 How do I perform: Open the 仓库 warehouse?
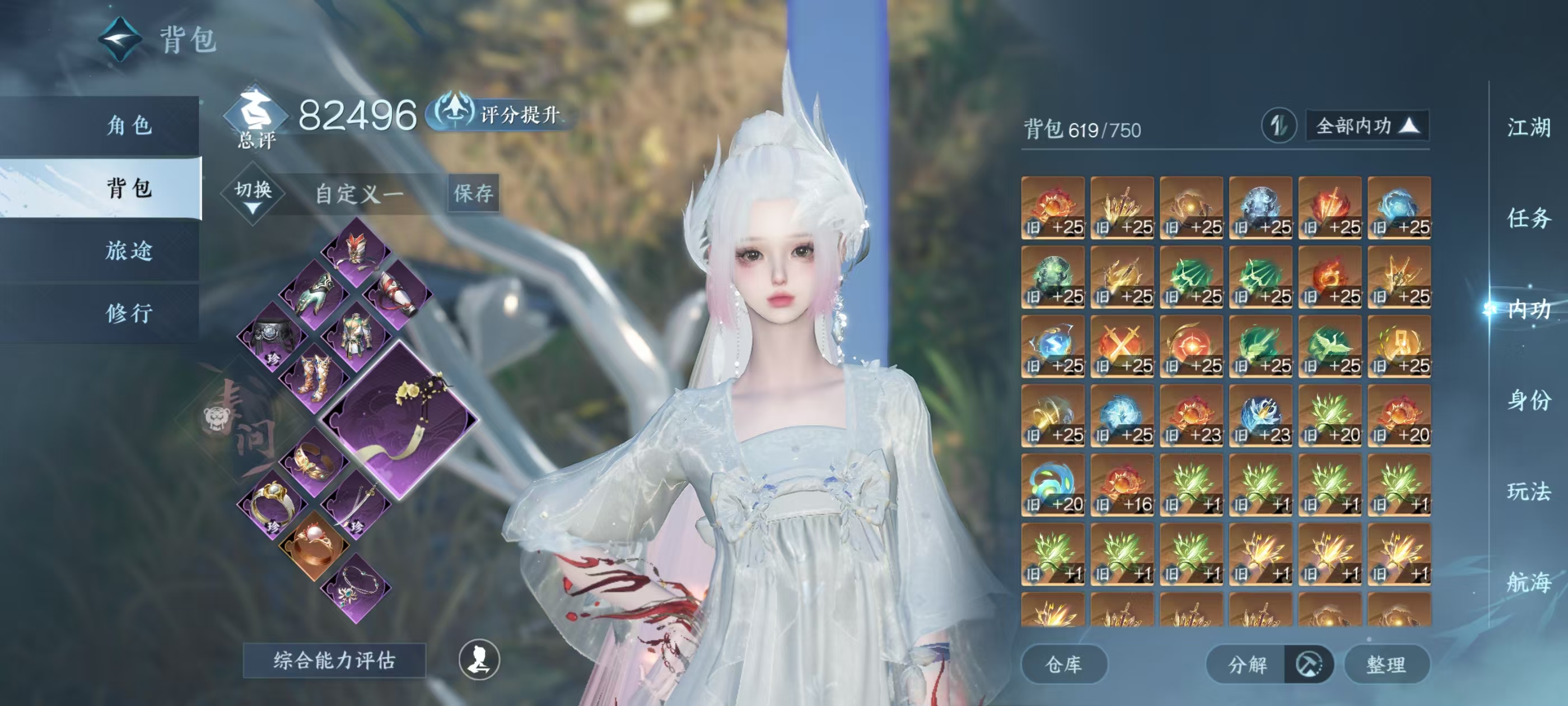click(x=1063, y=665)
